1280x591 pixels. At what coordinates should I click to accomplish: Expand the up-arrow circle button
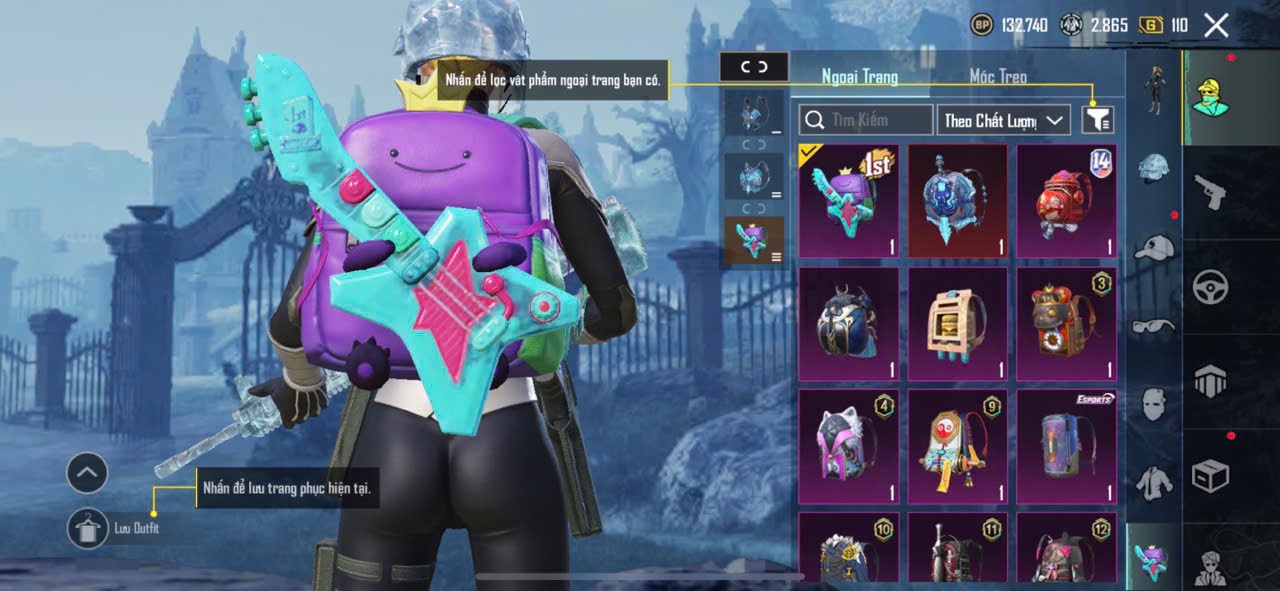87,472
